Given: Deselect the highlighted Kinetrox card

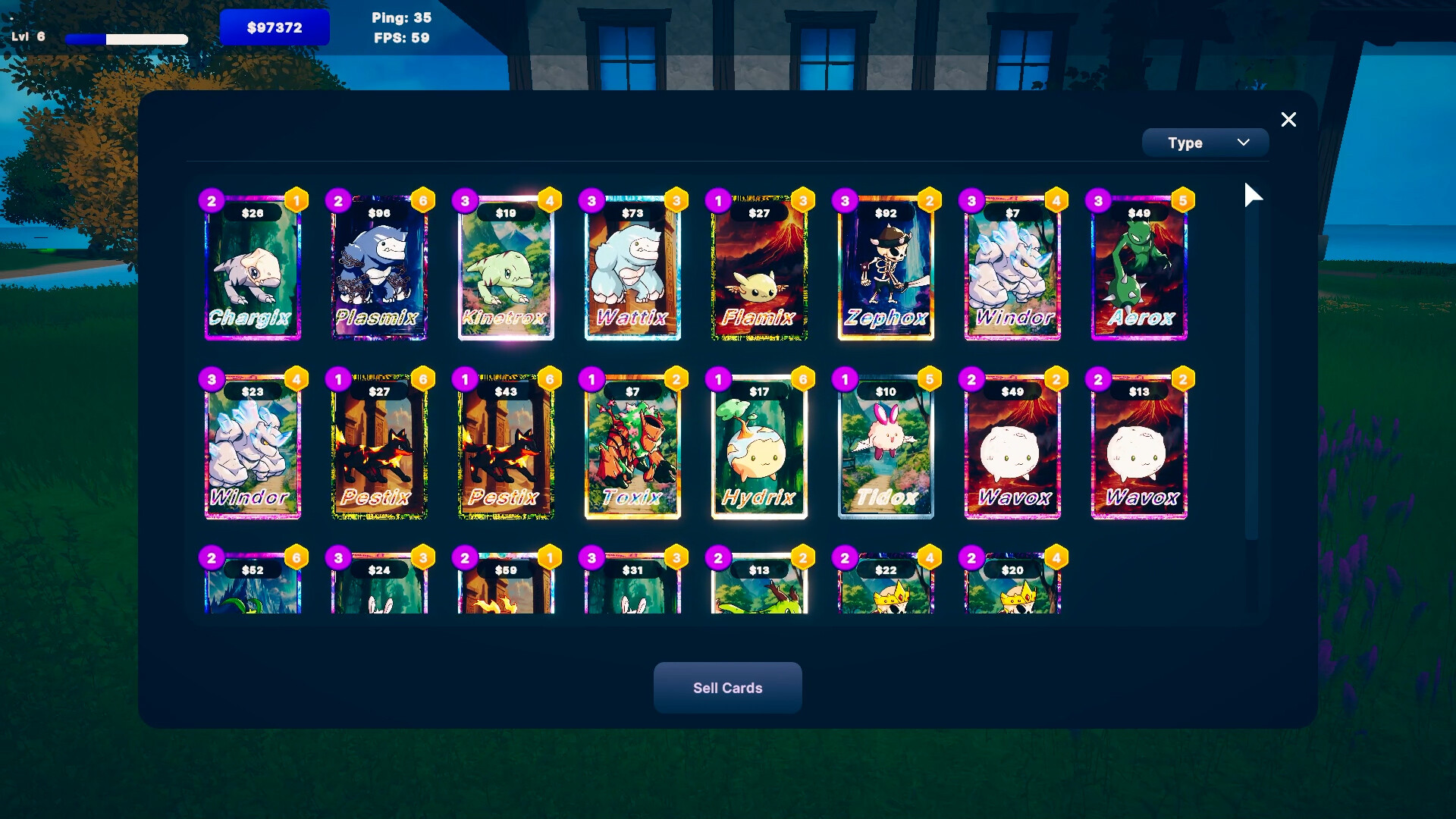Looking at the screenshot, I should pyautogui.click(x=506, y=273).
